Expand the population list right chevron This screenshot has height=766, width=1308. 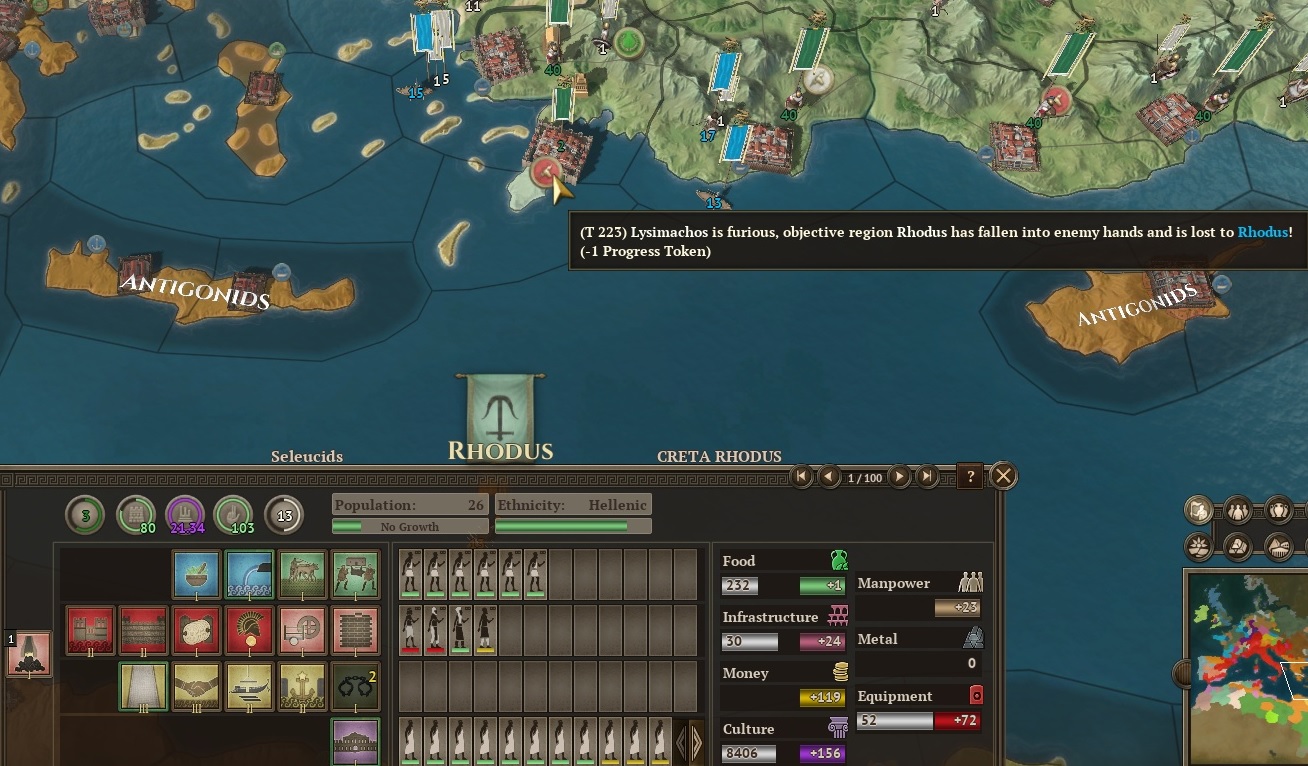pyautogui.click(x=696, y=742)
